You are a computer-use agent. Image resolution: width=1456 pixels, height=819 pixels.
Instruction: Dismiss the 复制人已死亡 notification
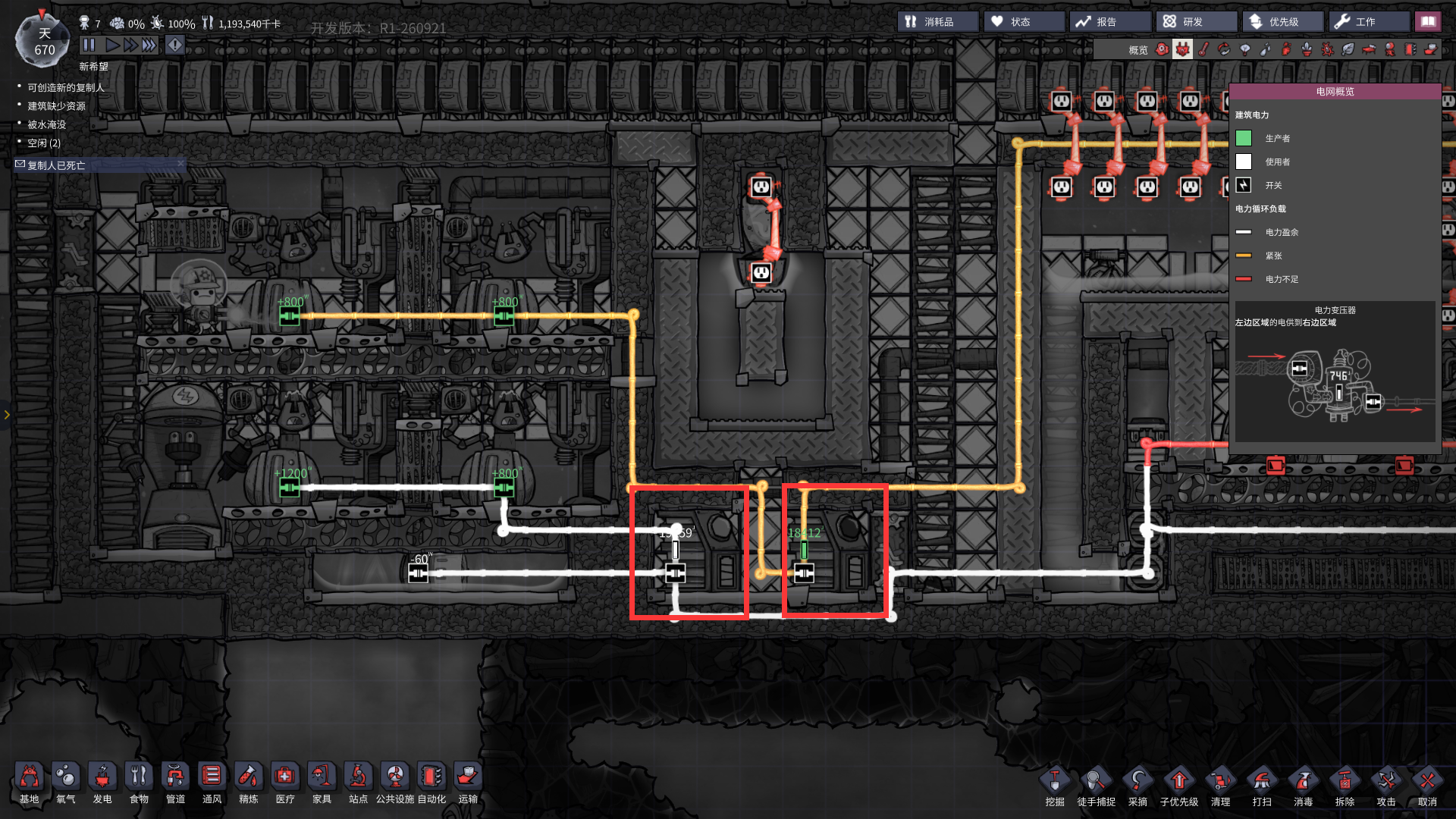pos(180,165)
